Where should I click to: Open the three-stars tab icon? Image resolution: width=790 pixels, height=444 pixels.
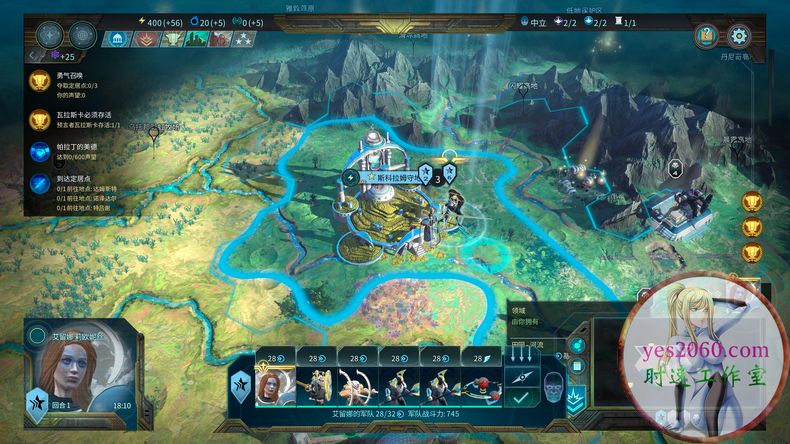[x=245, y=39]
